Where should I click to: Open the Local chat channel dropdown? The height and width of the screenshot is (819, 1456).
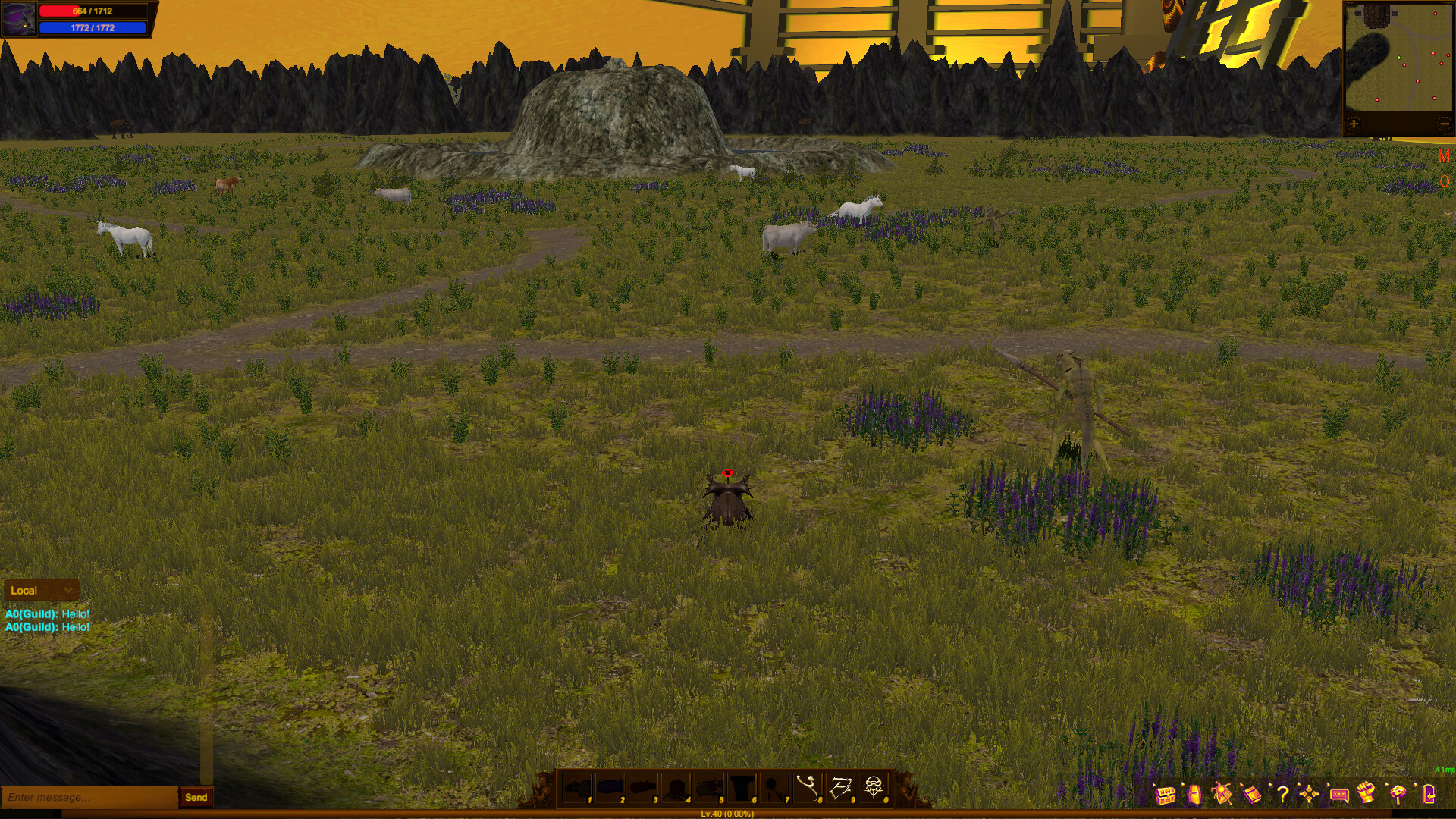[42, 590]
